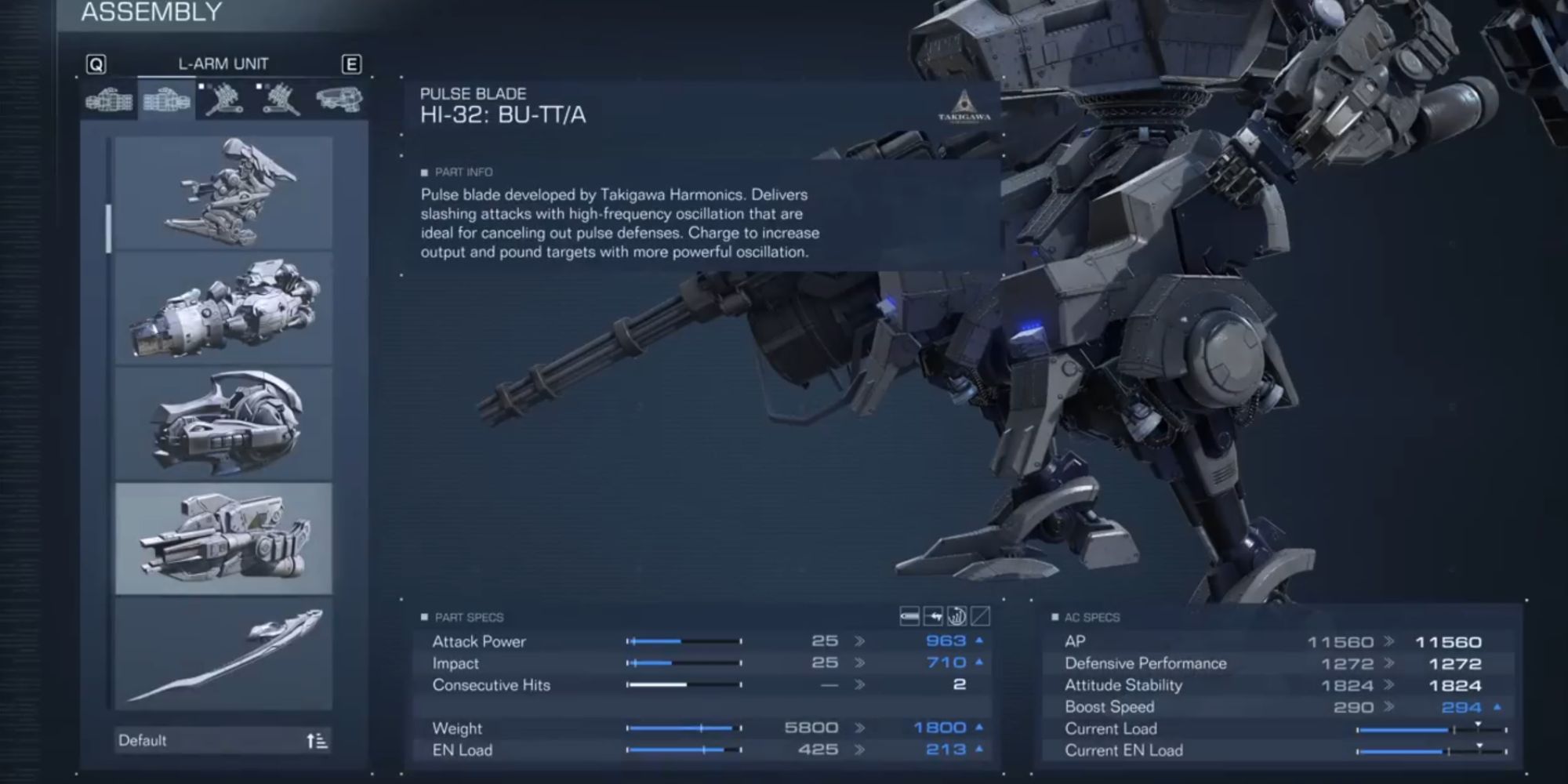The height and width of the screenshot is (784, 1568).
Task: Switch tabs using the Q key button
Action: click(x=96, y=65)
